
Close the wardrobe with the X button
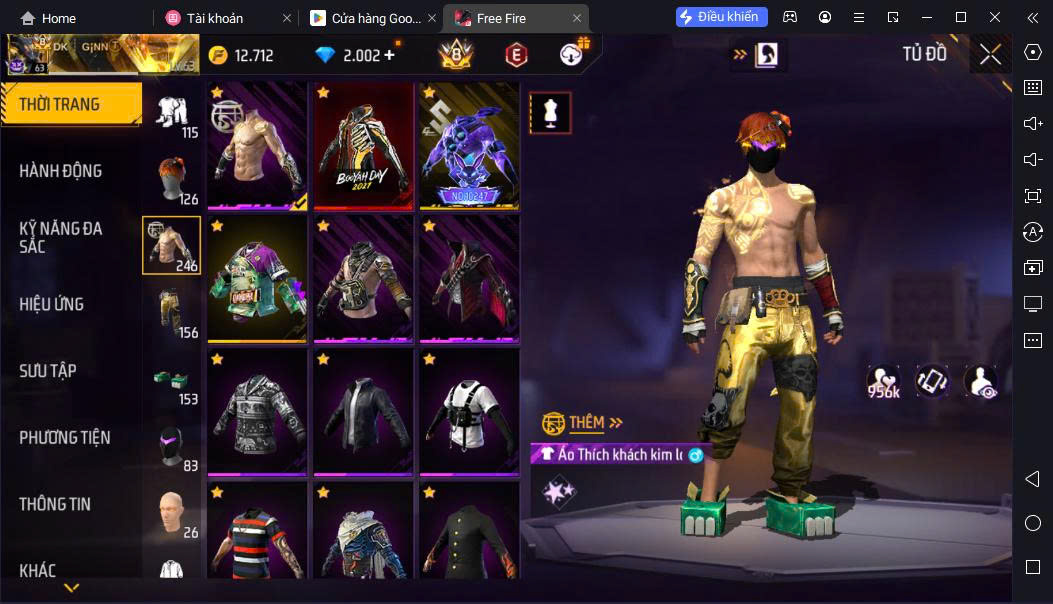[x=990, y=54]
